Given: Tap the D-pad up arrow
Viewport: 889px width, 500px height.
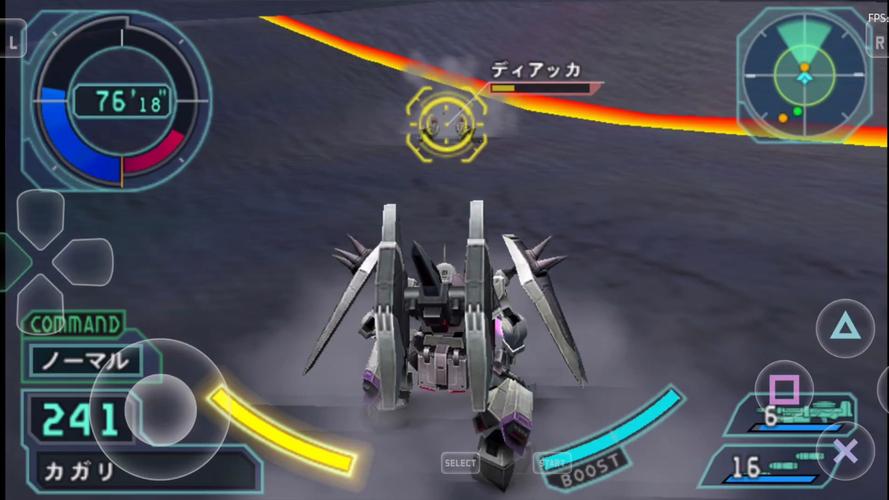Looking at the screenshot, I should click(x=40, y=213).
